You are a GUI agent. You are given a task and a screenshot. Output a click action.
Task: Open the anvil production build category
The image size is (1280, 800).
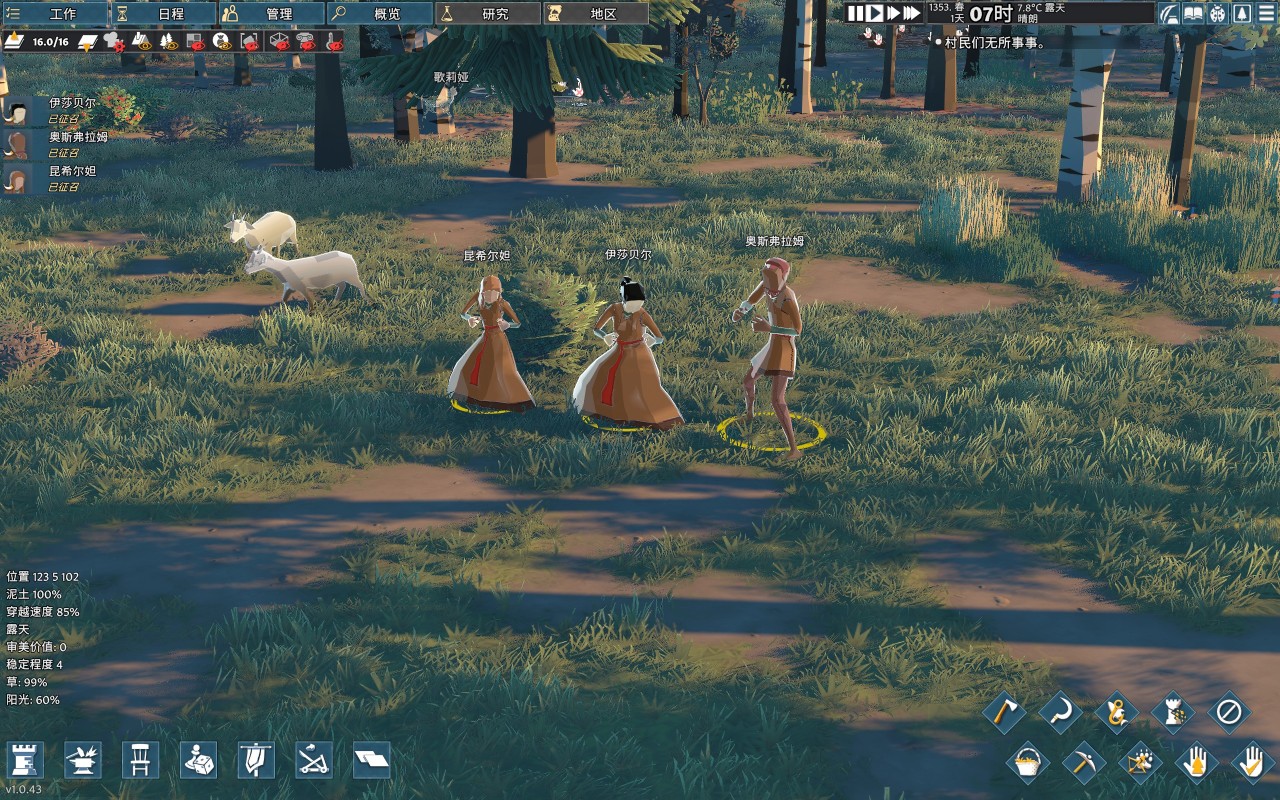83,760
